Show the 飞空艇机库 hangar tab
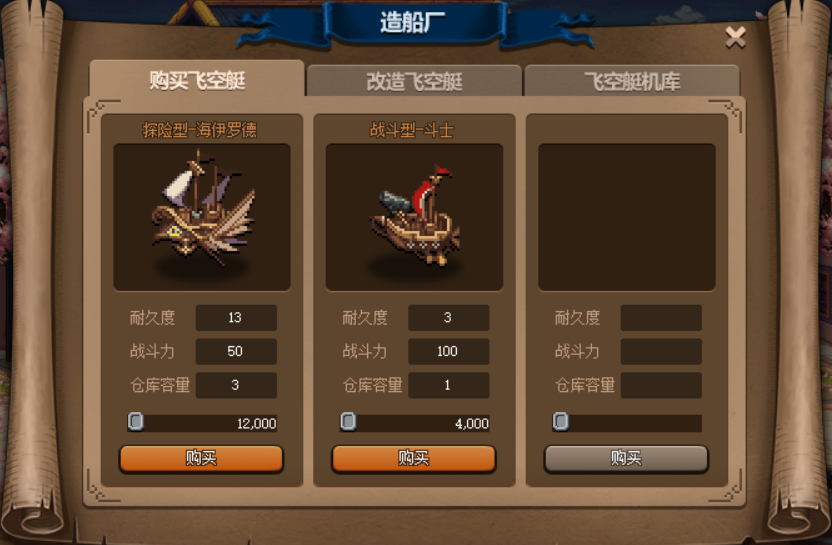832x545 pixels. click(631, 81)
